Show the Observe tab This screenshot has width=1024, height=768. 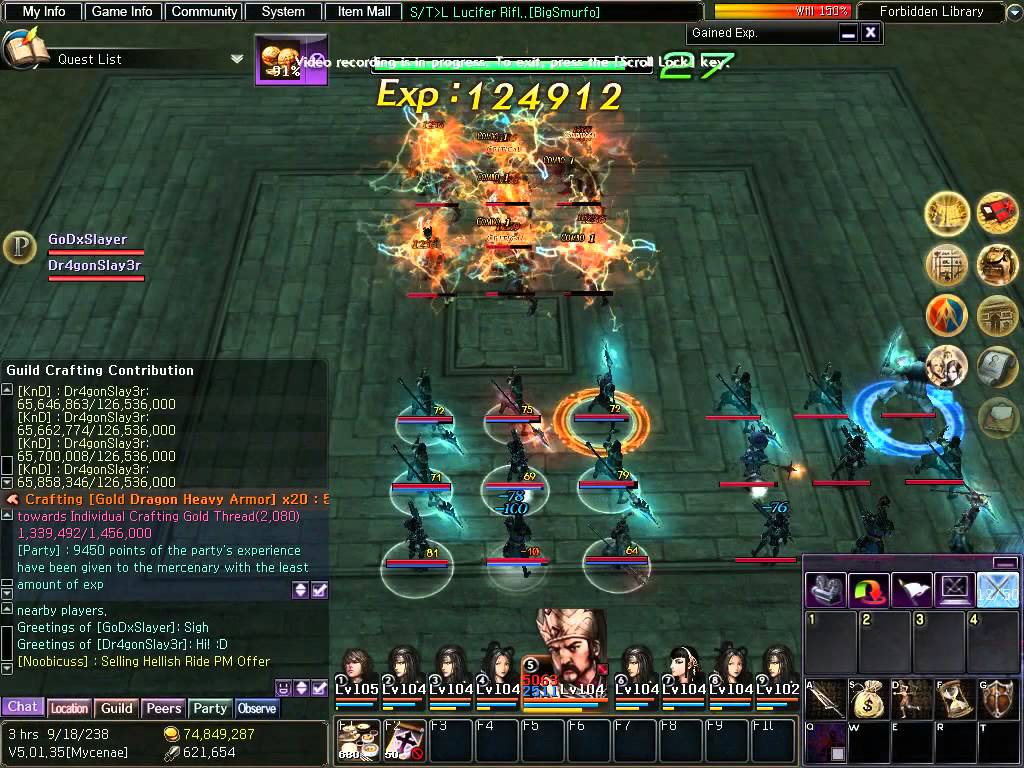click(257, 708)
